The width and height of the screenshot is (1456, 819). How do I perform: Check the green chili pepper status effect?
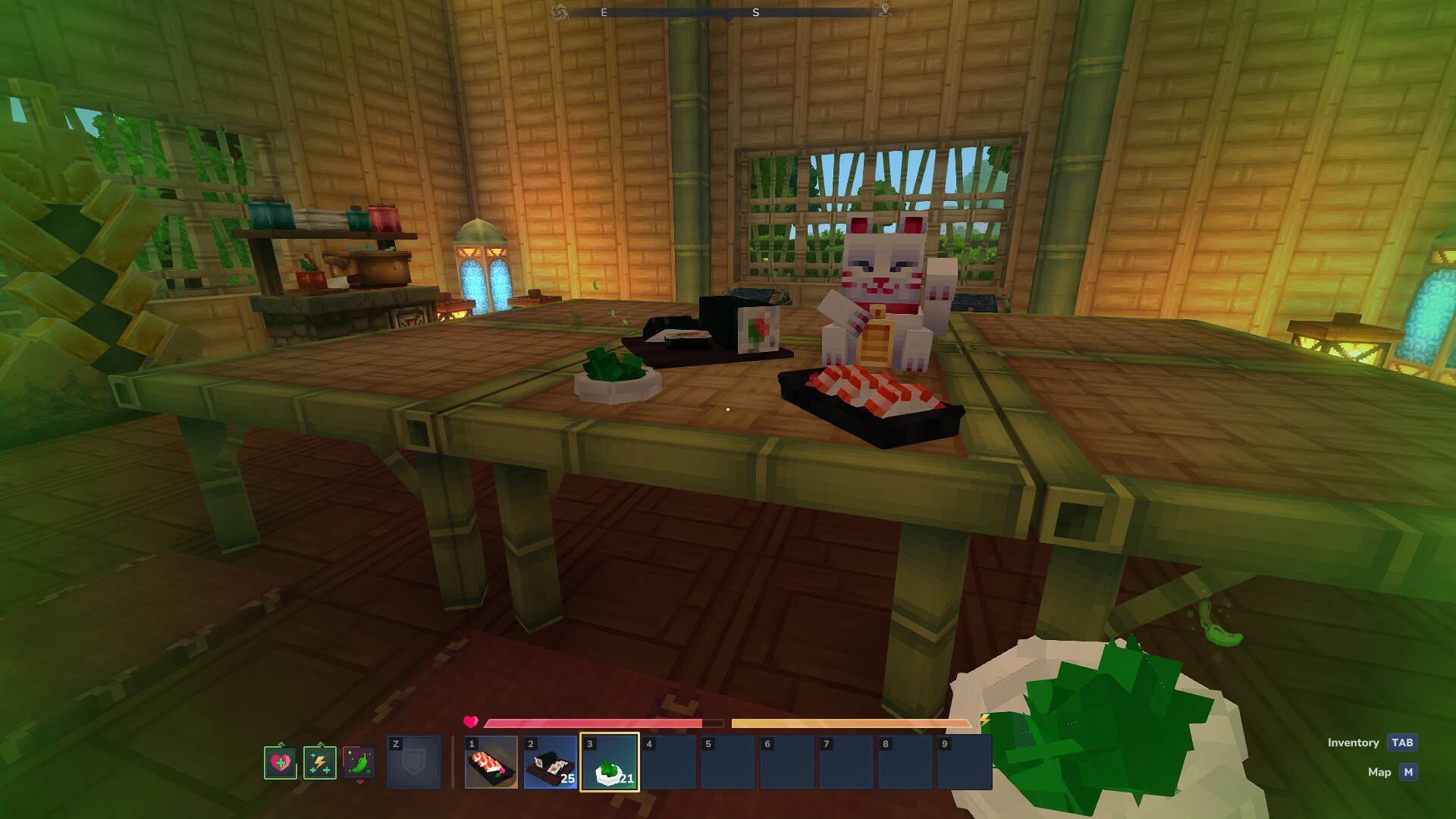point(359,762)
